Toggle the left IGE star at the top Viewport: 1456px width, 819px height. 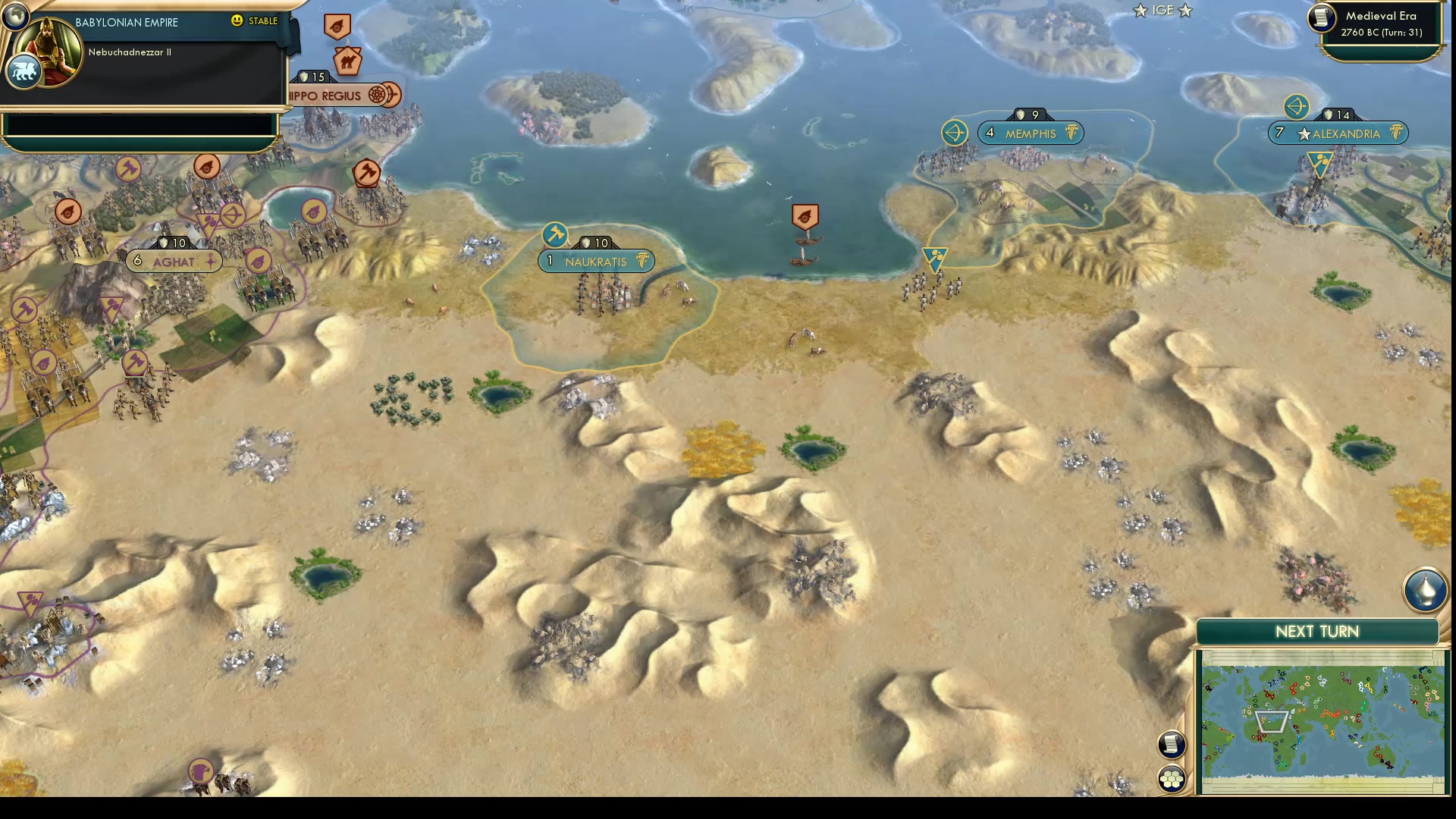point(1139,11)
